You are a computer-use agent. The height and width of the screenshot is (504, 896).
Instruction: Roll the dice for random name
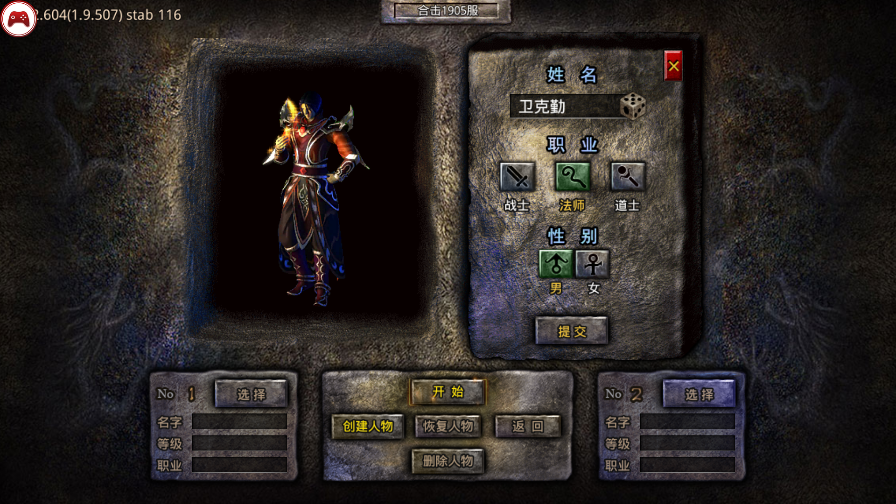coord(632,105)
